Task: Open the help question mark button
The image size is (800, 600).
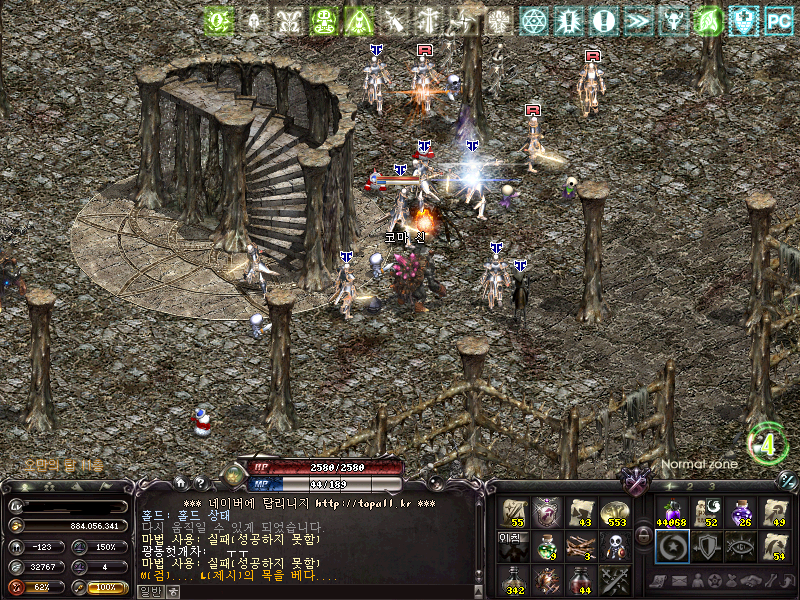Action: pos(201,484)
